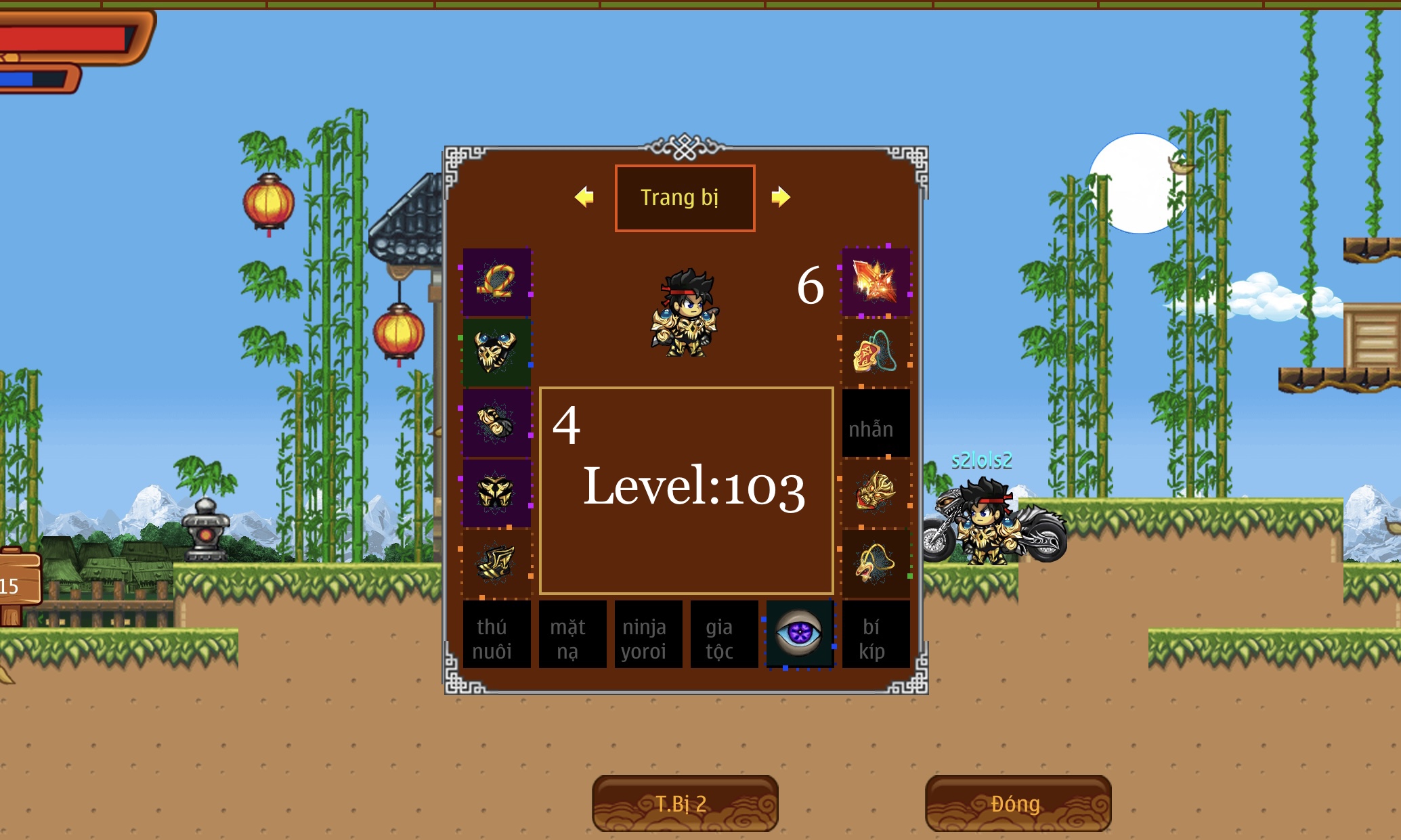The image size is (1401, 840).
Task: Select the golden dragon charm slot
Action: click(876, 493)
